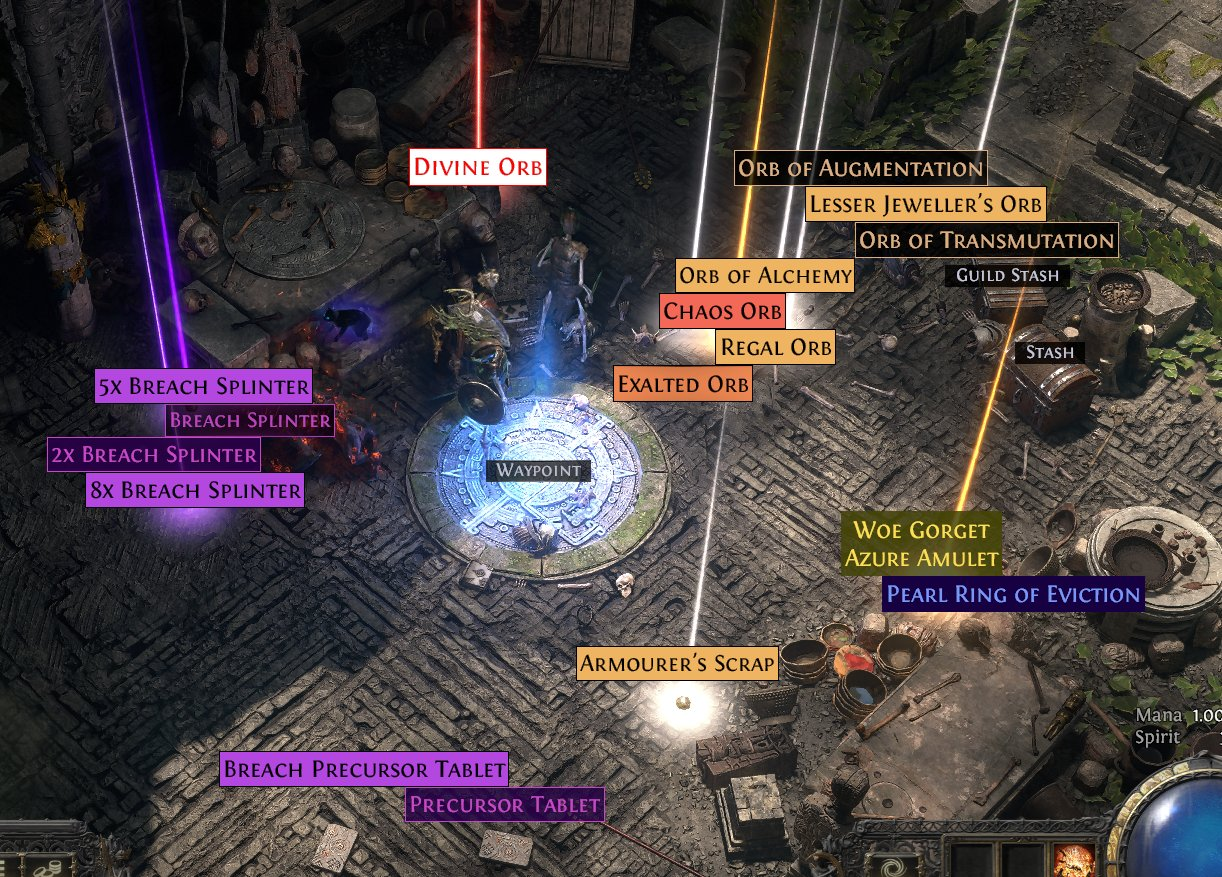Viewport: 1222px width, 877px height.
Task: Select the fiery skill icon on the skill bar
Action: pos(1073,861)
